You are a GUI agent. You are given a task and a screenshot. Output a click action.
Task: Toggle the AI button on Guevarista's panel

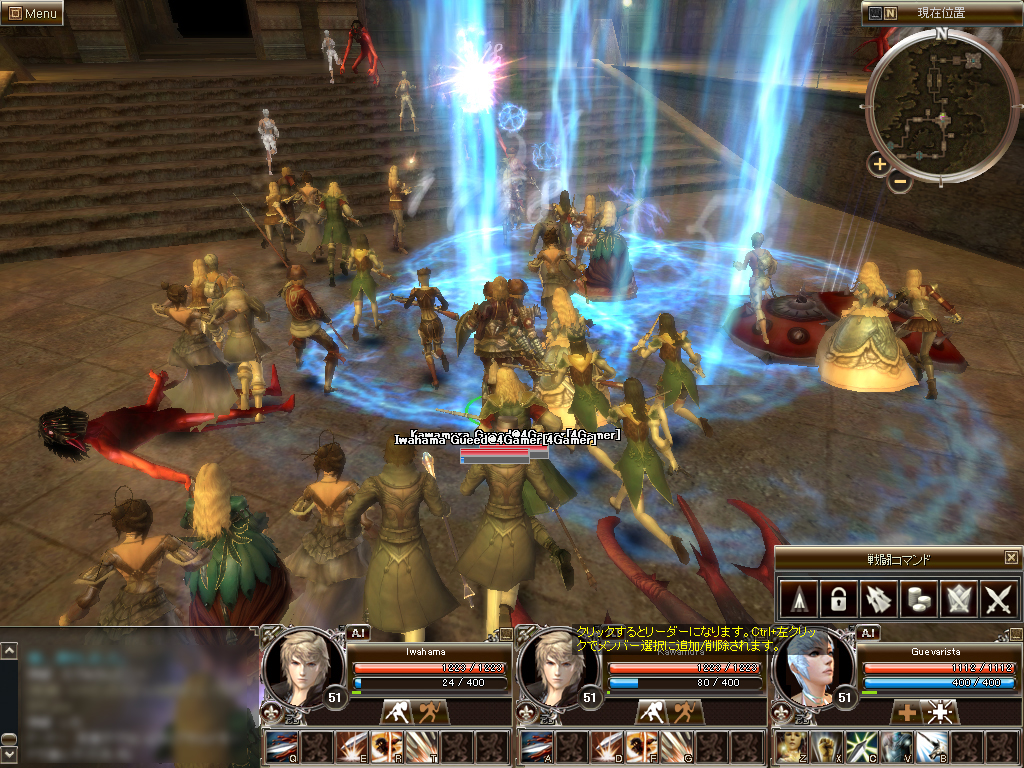pyautogui.click(x=868, y=632)
